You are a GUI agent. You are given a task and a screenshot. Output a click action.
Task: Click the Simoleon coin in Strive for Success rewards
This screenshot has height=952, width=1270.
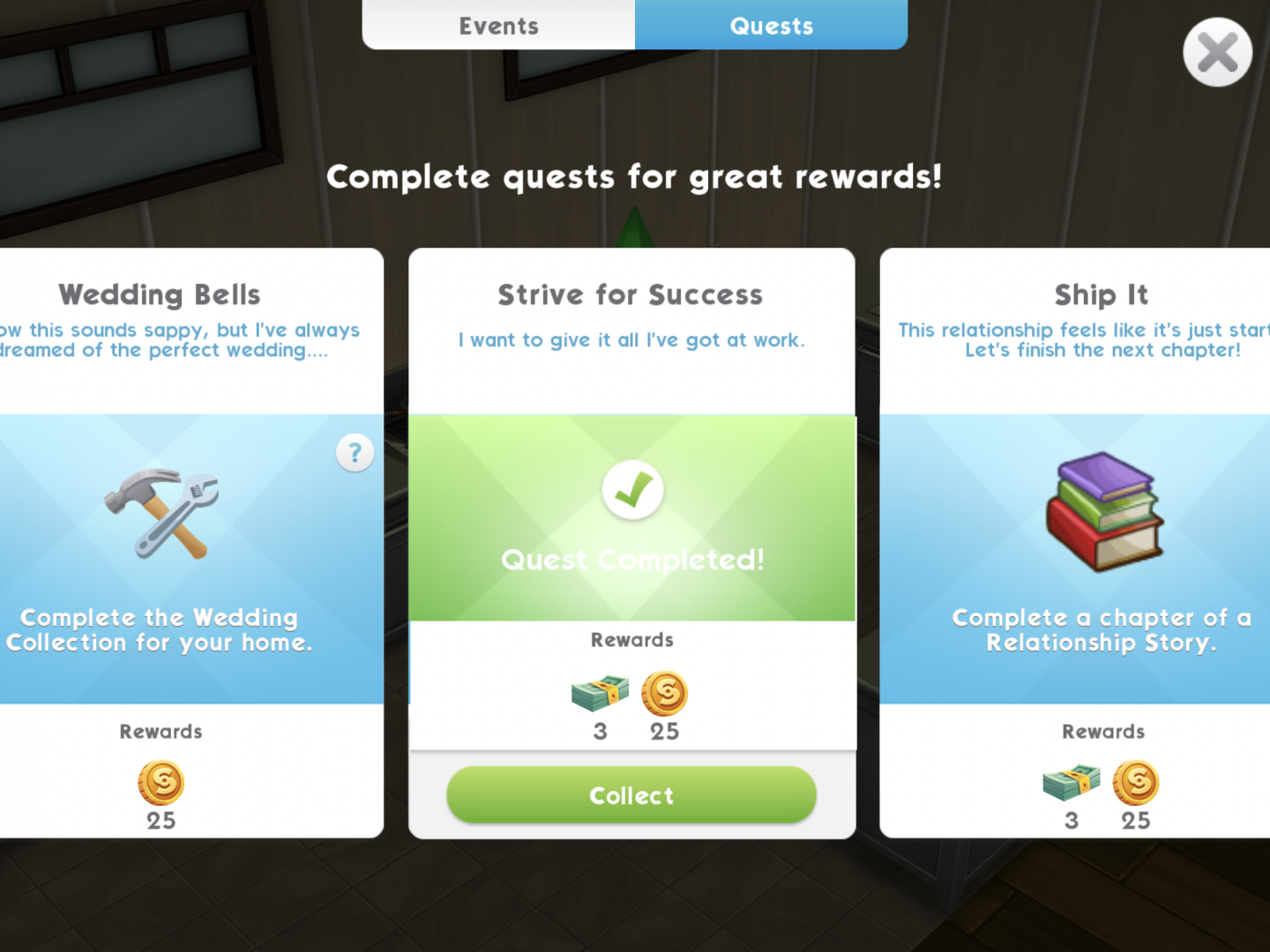pos(664,695)
